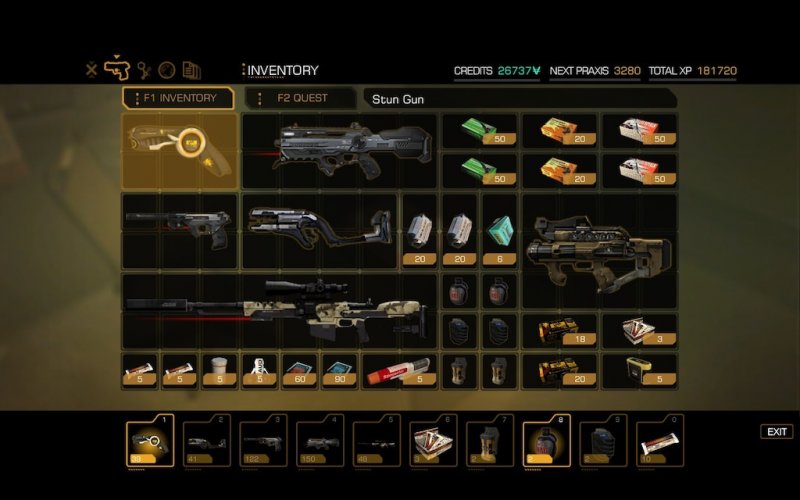Image resolution: width=800 pixels, height=500 pixels.
Task: Exit the inventory screen
Action: click(776, 432)
